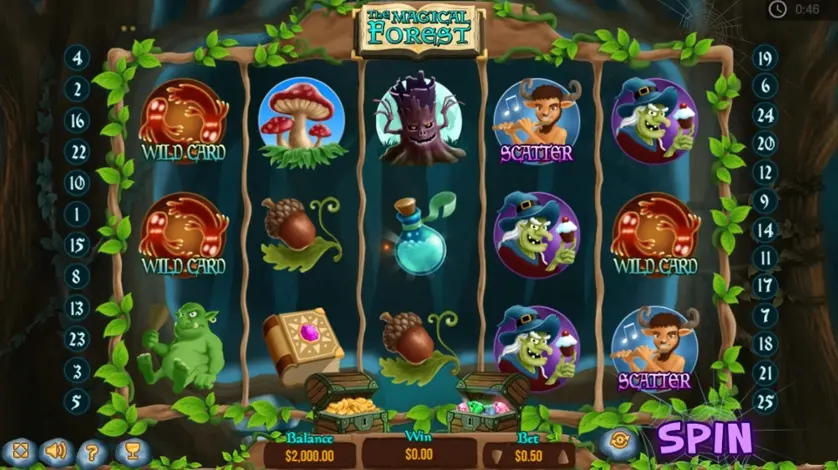Choose payline number 10

[x=77, y=183]
